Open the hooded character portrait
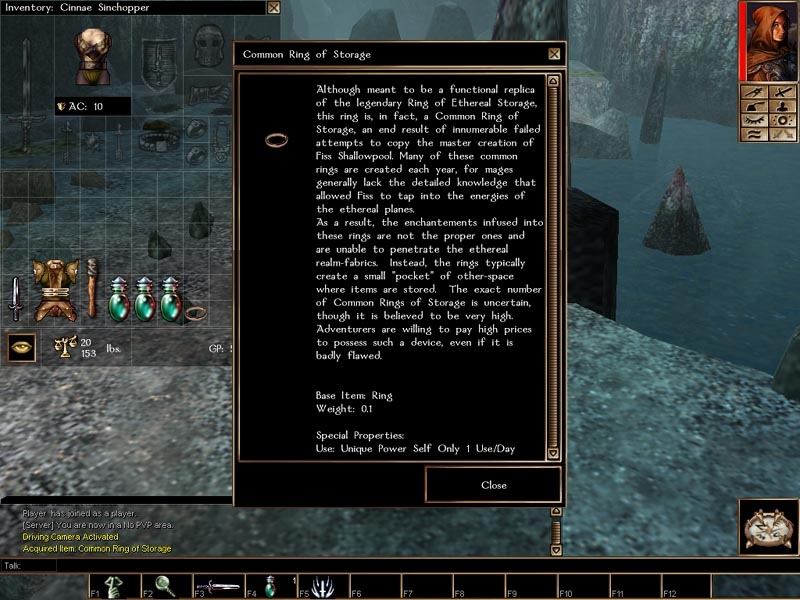800x600 pixels. tap(768, 40)
